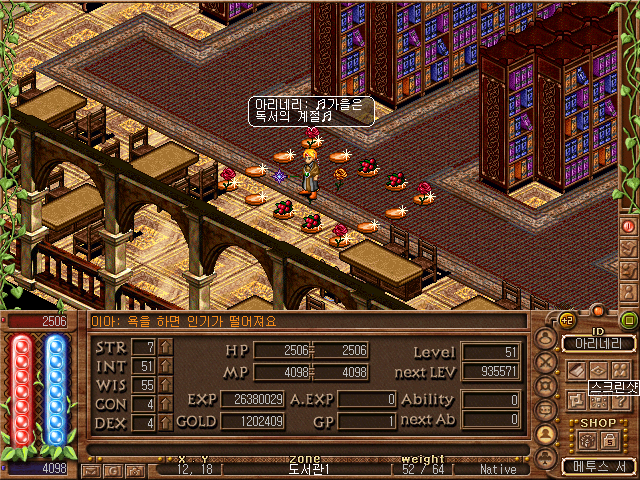Raise the WIS stat with its arrow
The height and width of the screenshot is (480, 640).
(x=166, y=384)
